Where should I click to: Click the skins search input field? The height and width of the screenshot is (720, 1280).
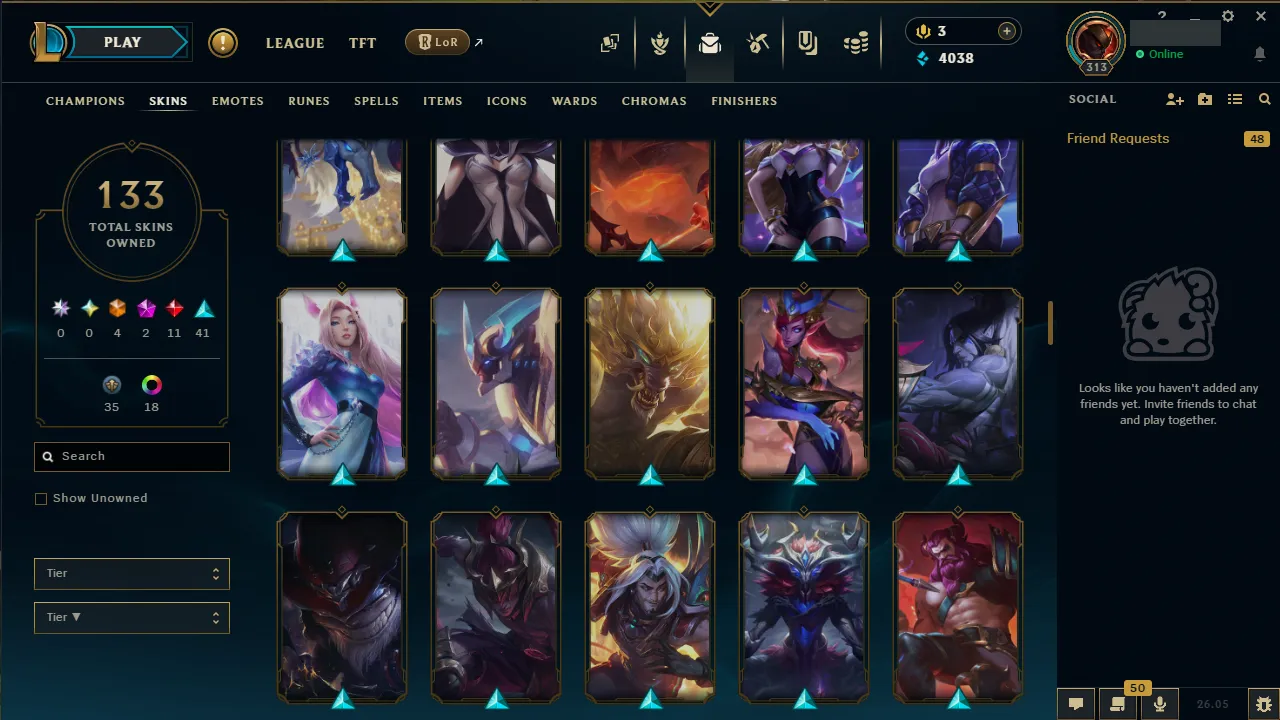pos(131,456)
